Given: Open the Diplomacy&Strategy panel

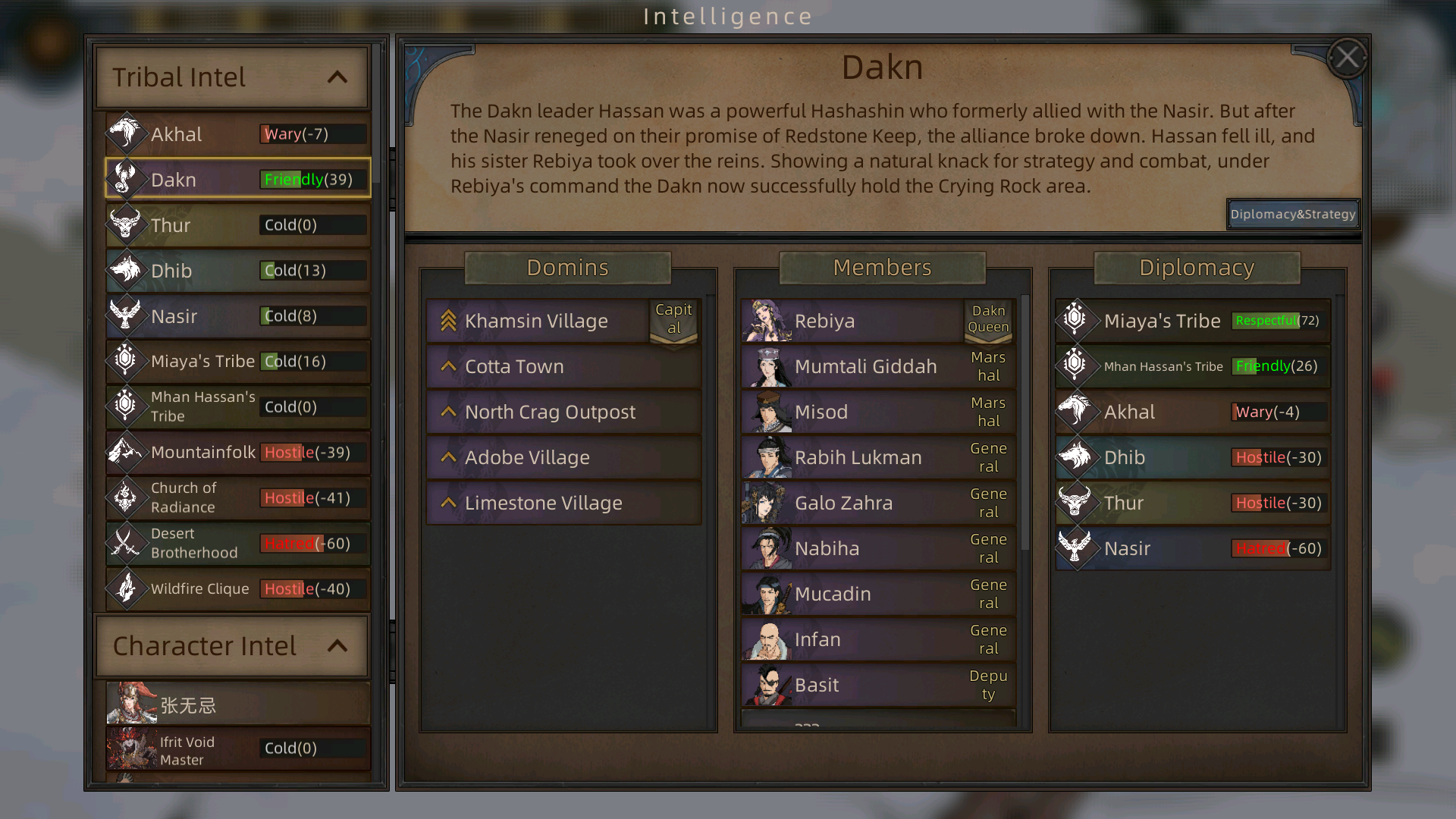Looking at the screenshot, I should 1293,215.
